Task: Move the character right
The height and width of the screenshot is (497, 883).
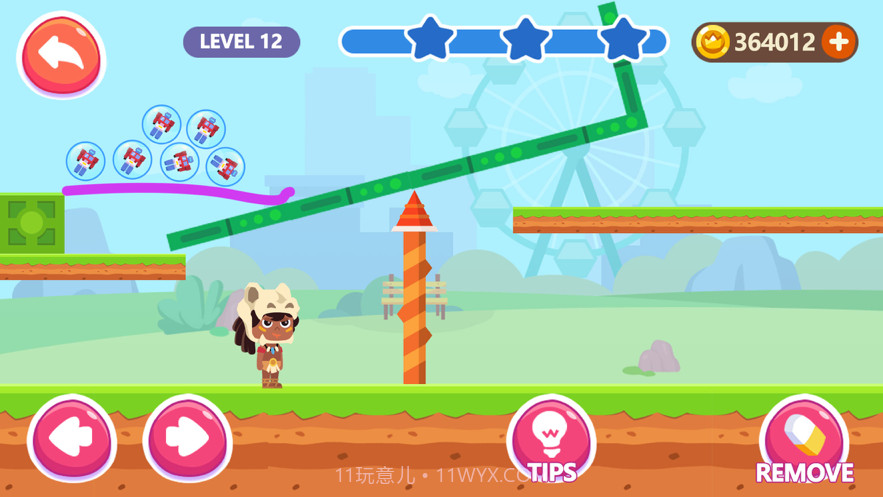Action: click(187, 439)
